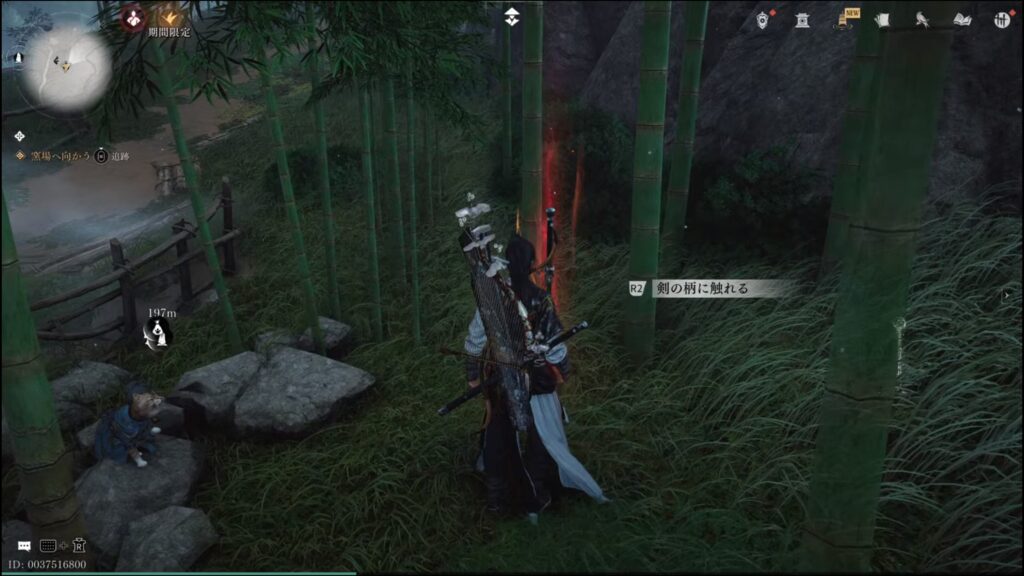Open the 期間限定 limited-time event icon

pyautogui.click(x=173, y=17)
